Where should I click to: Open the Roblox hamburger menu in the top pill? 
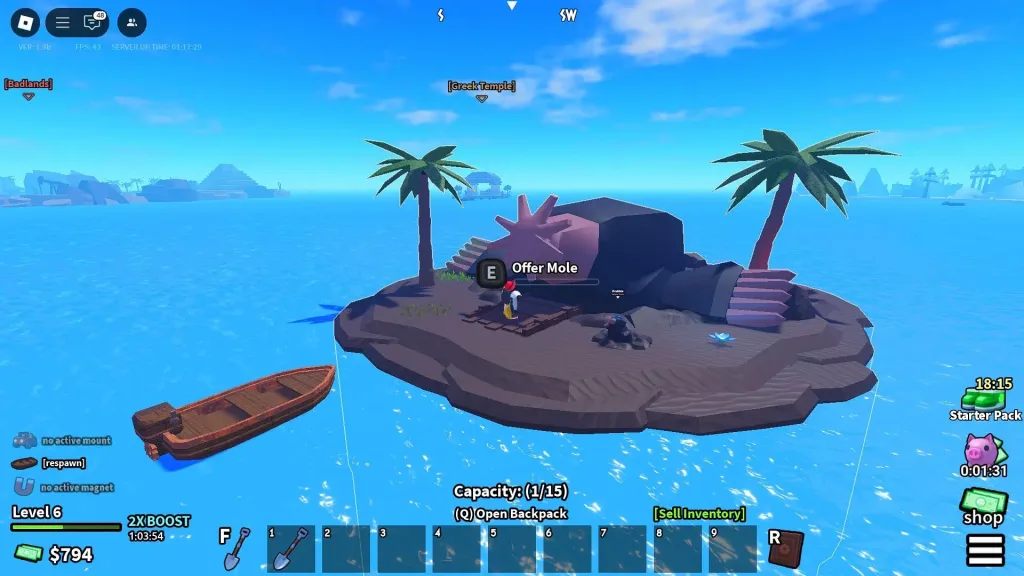coord(62,22)
